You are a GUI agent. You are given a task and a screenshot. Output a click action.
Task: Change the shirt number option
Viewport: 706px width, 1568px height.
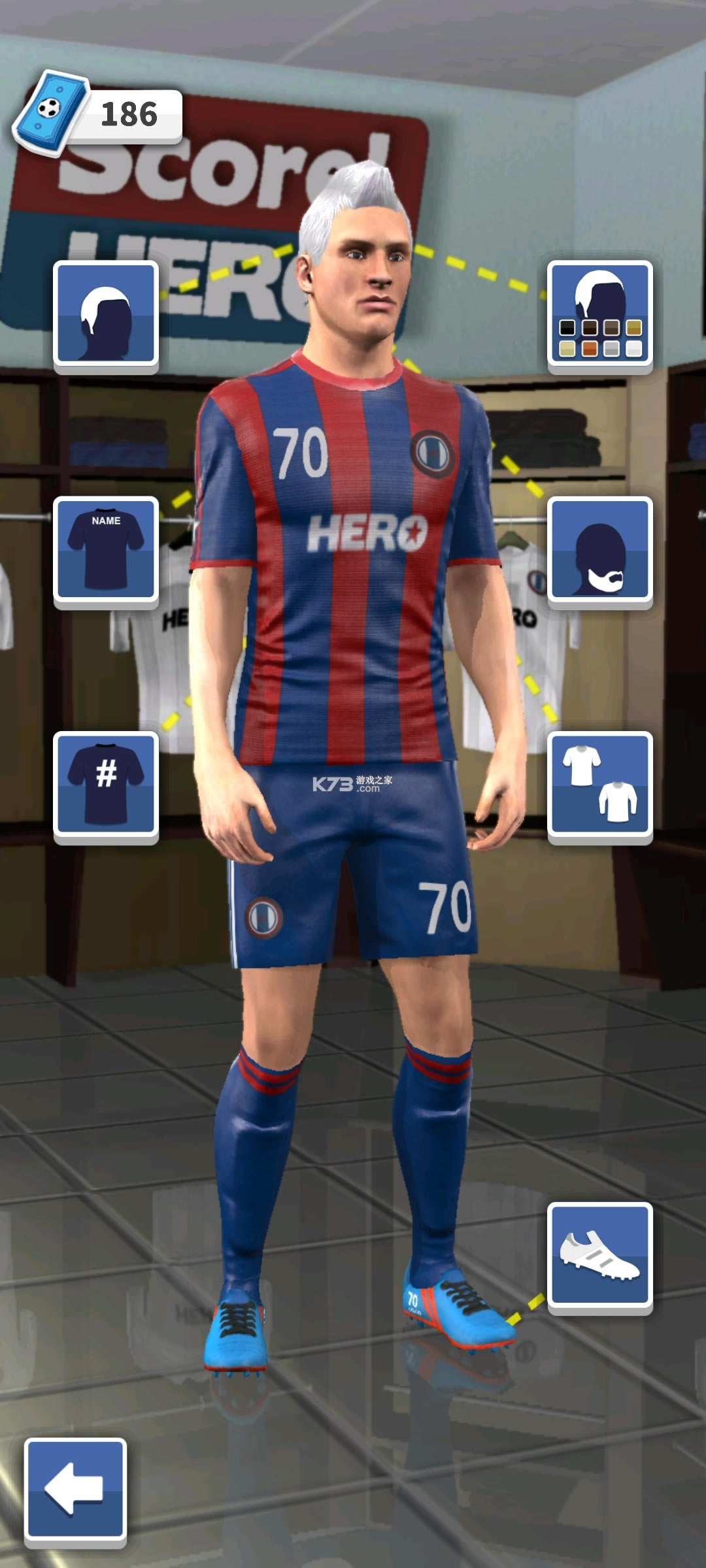click(x=106, y=783)
